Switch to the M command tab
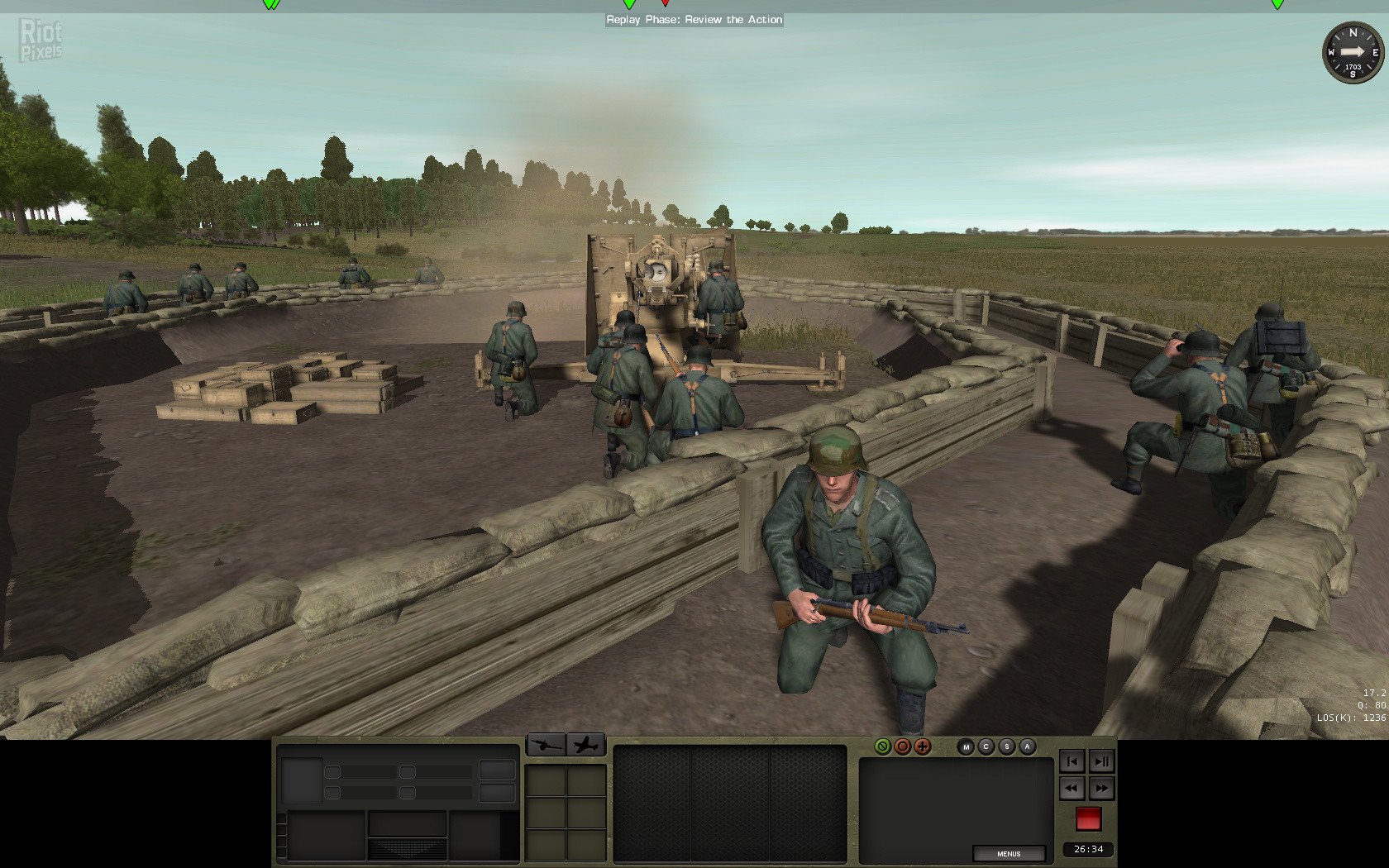Screen dimensions: 1389x868 pos(966,746)
